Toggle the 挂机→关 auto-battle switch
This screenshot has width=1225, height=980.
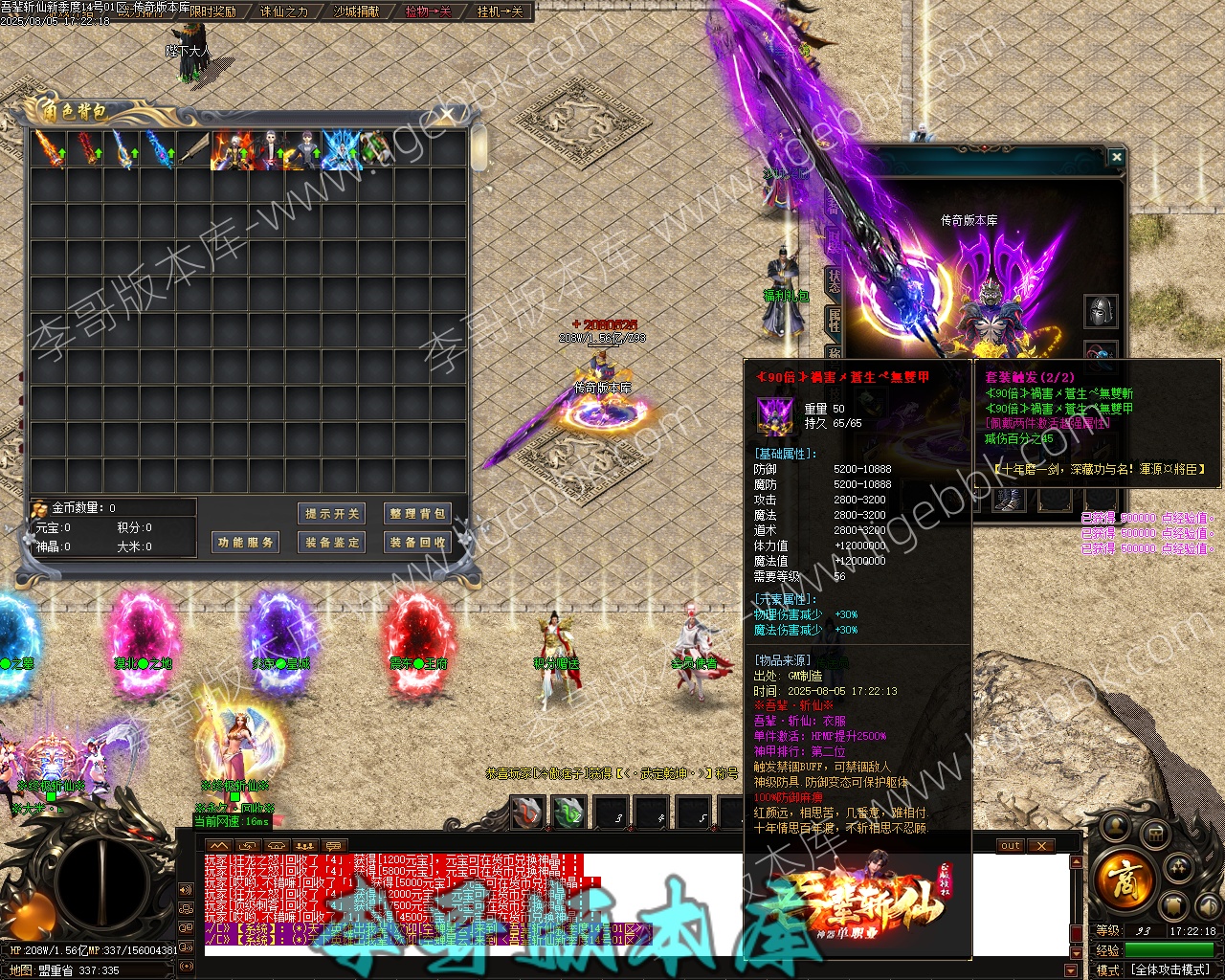click(x=501, y=11)
